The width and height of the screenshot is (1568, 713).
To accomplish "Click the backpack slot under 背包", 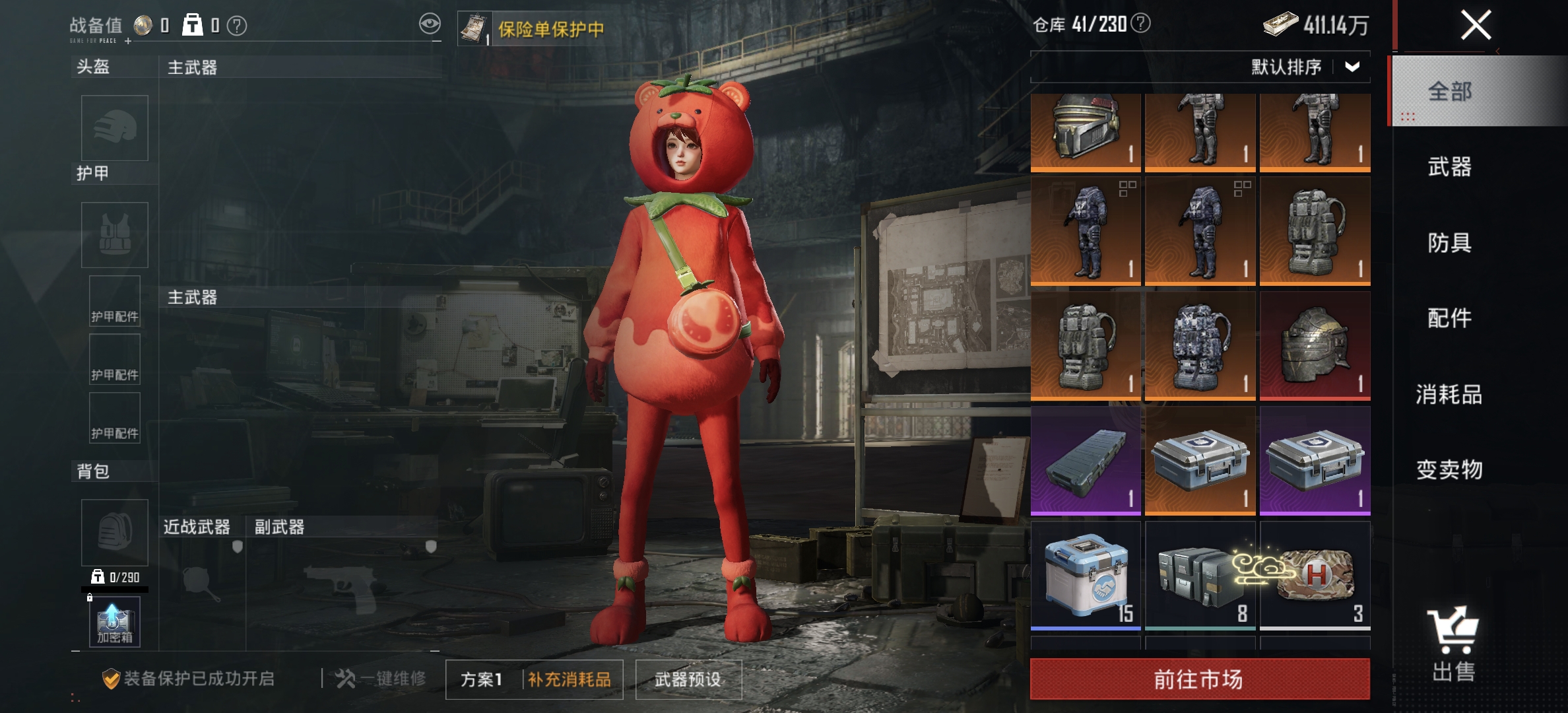I will 114,533.
